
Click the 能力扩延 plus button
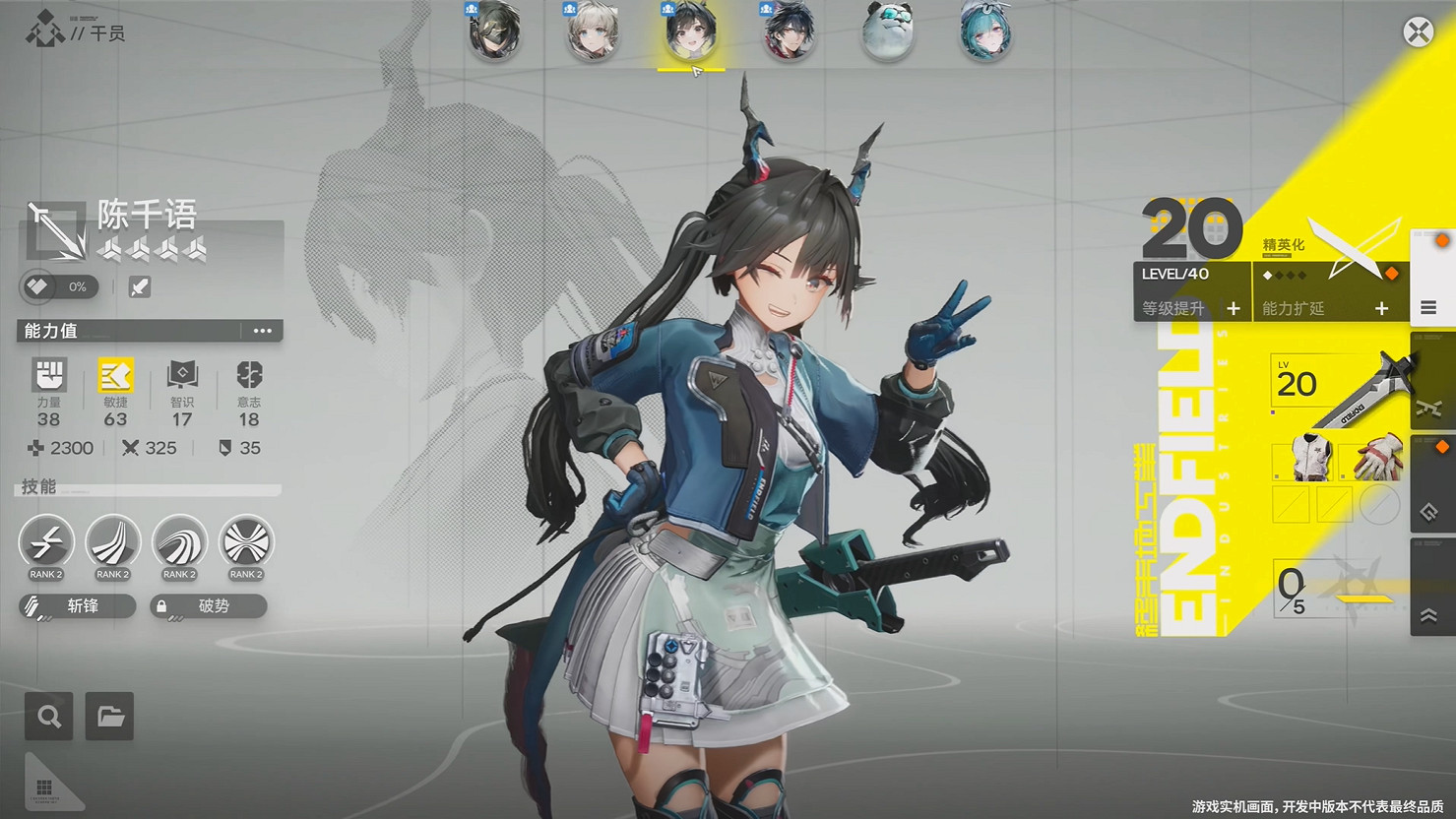click(x=1382, y=308)
